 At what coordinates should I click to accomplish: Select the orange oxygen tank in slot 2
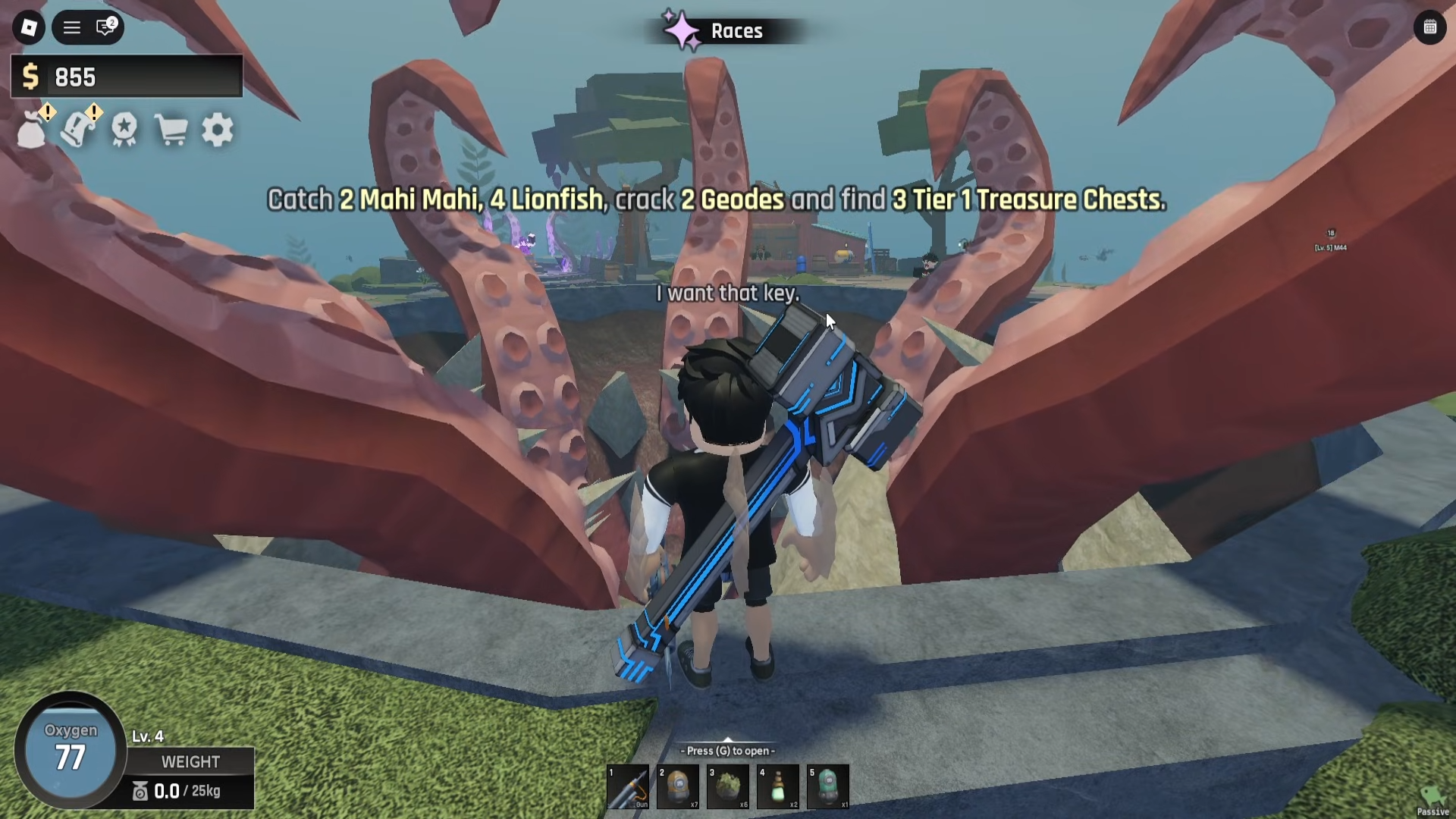click(678, 787)
